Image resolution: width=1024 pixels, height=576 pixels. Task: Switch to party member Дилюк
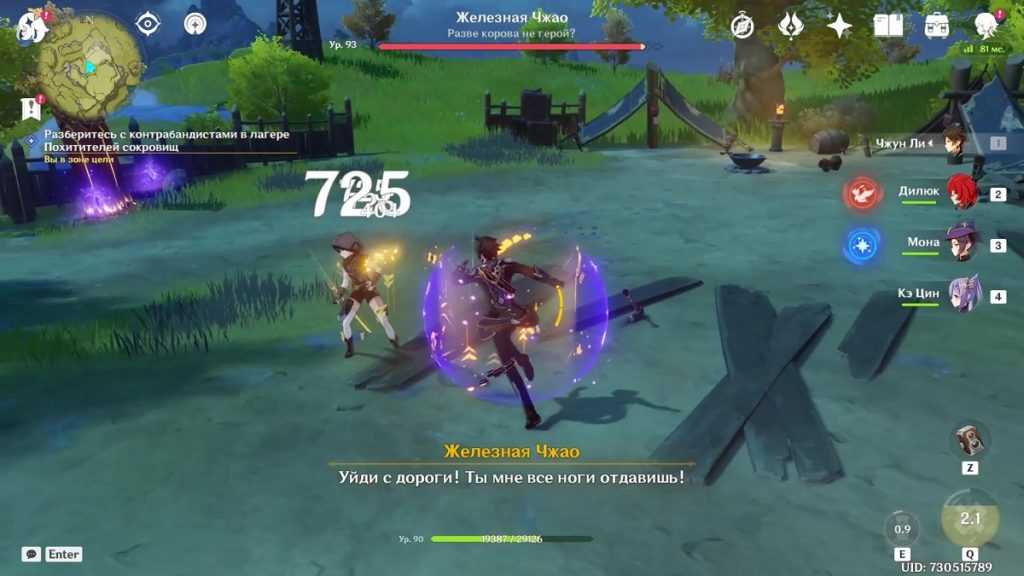point(962,192)
